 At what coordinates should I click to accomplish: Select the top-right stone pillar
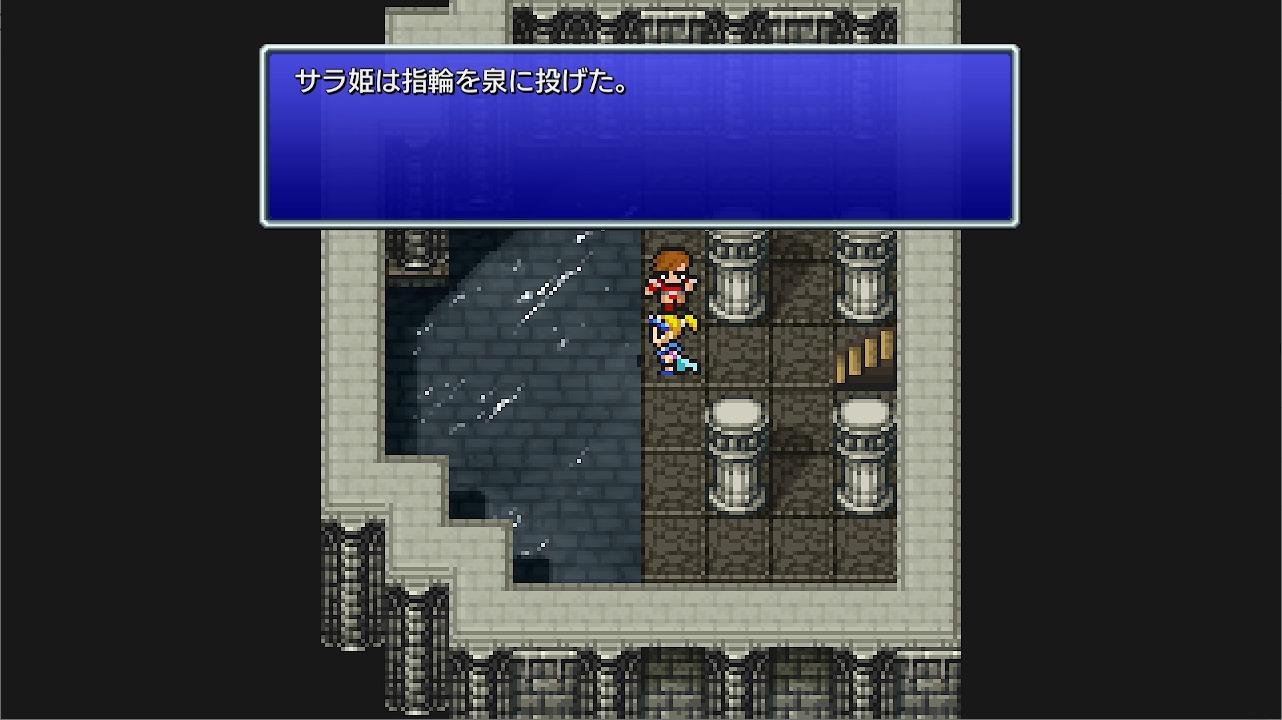(x=862, y=270)
